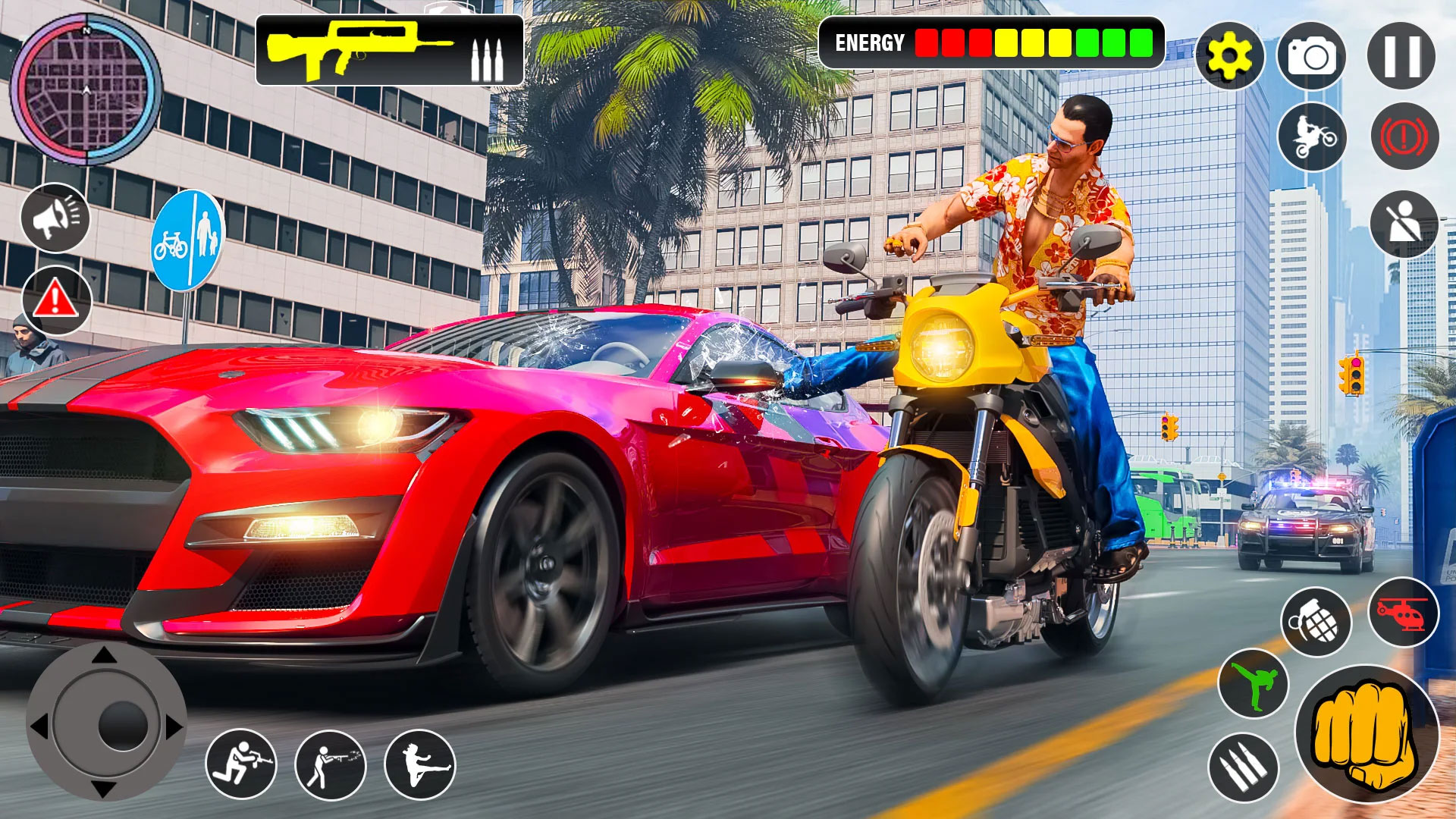The image size is (1456, 819).
Task: Pause the game with the pause button
Action: tap(1404, 55)
